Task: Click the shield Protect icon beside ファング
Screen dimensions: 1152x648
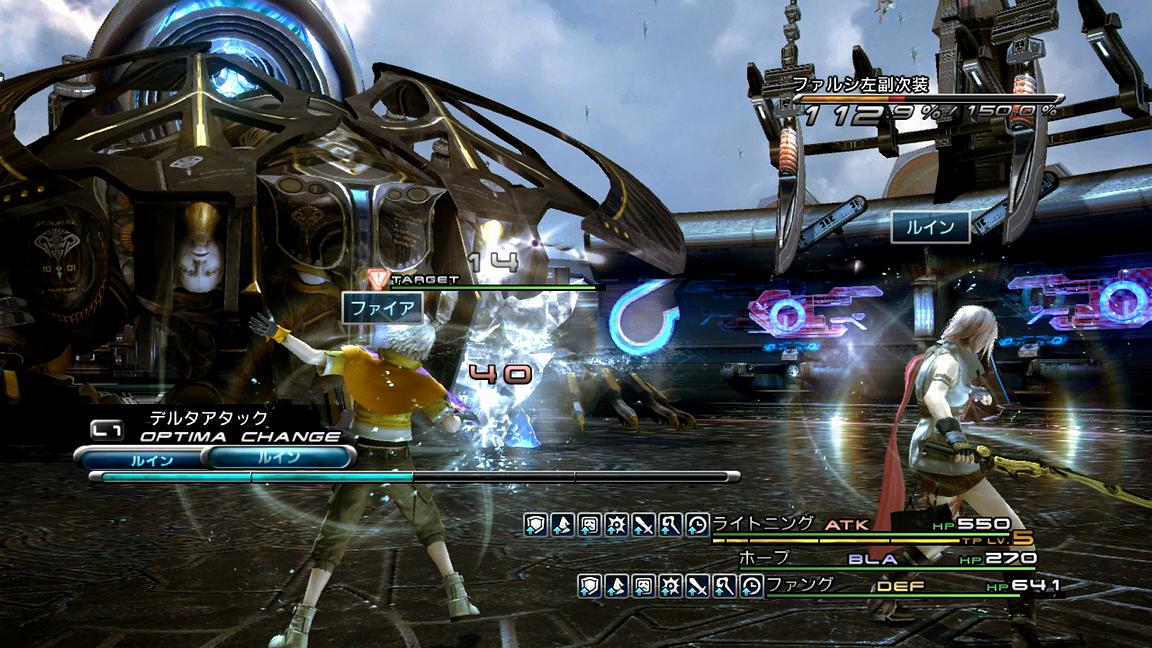Action: [x=589, y=586]
